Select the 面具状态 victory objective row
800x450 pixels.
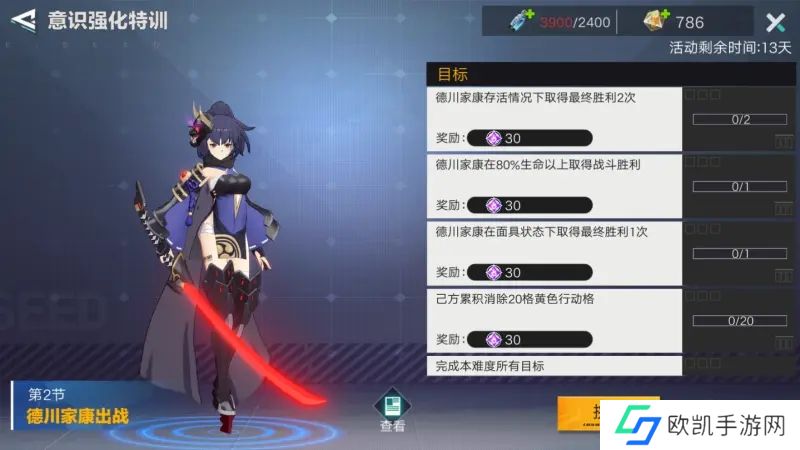click(x=555, y=252)
